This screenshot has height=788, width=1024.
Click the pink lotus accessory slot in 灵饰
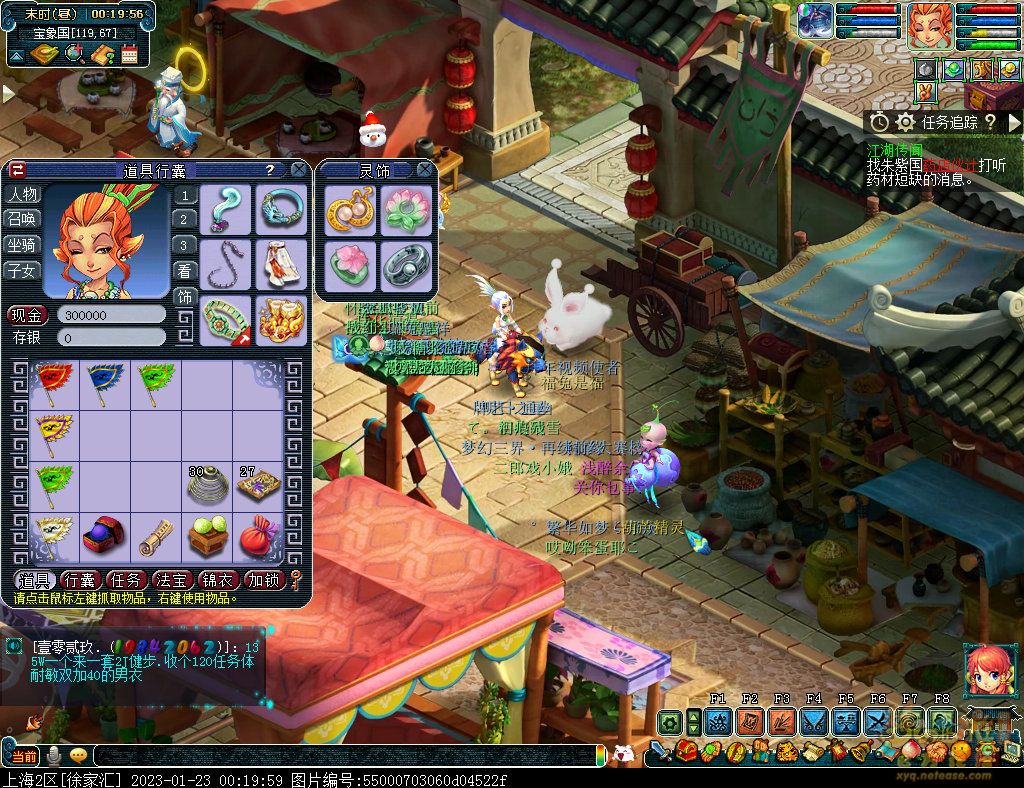[x=406, y=210]
